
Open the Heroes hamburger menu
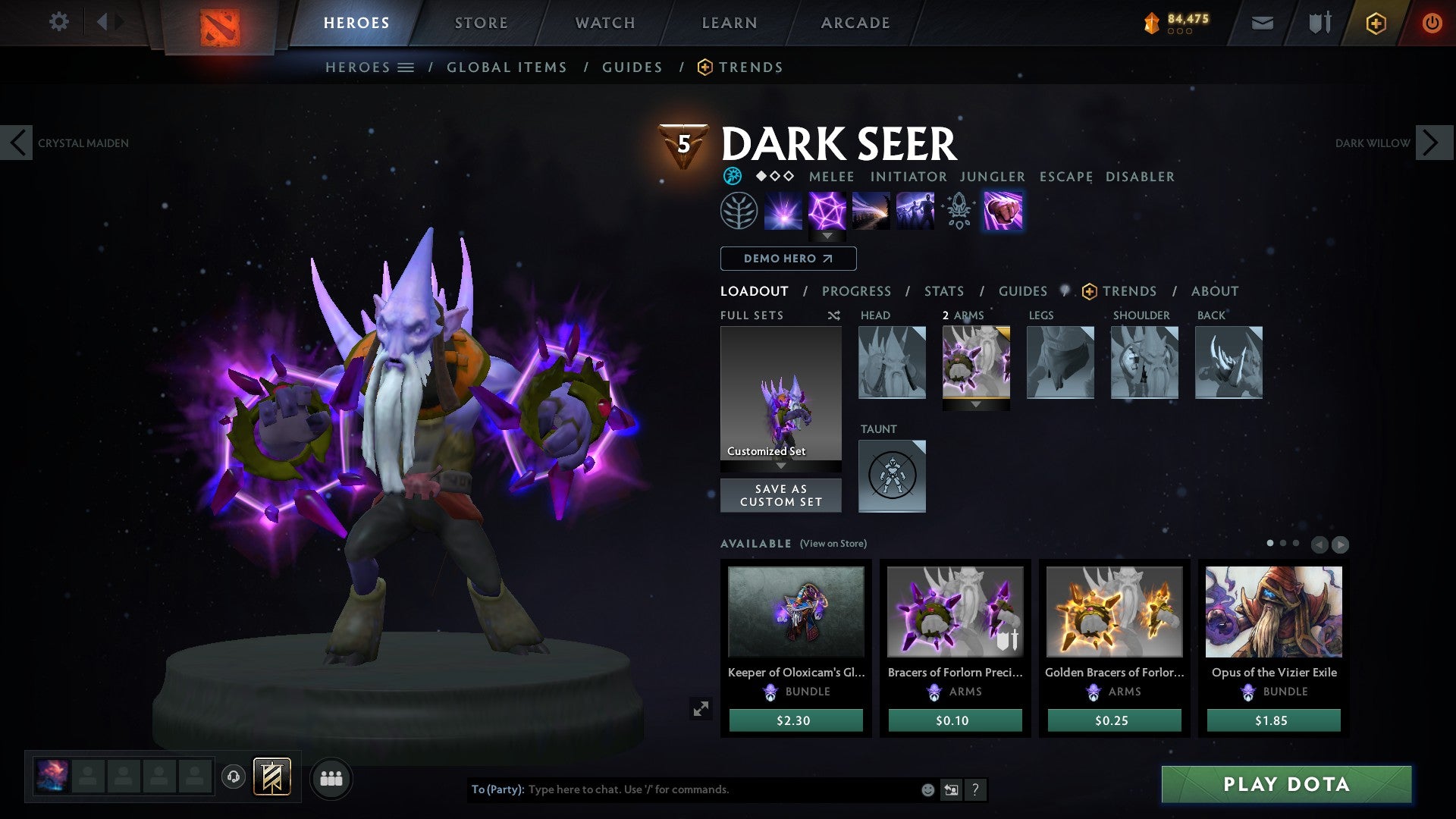(407, 67)
